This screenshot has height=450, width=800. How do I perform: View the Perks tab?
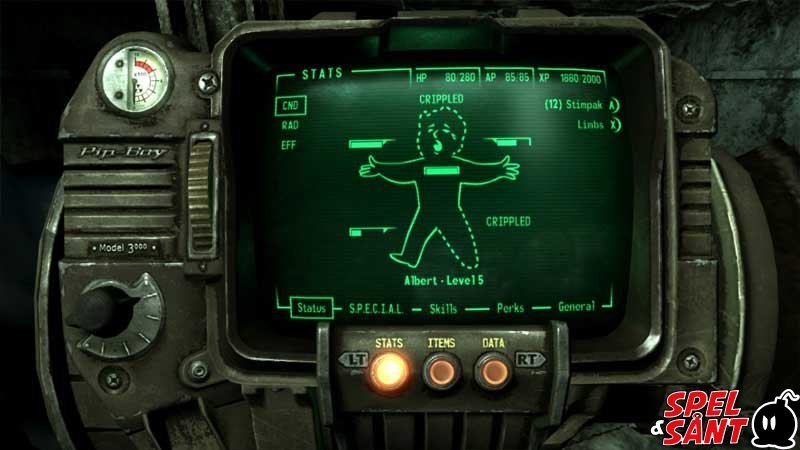(512, 308)
